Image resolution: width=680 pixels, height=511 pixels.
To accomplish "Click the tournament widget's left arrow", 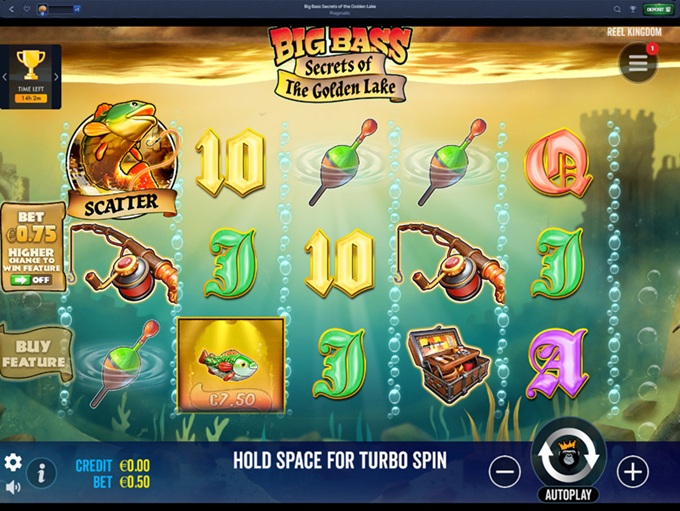I will [4, 77].
